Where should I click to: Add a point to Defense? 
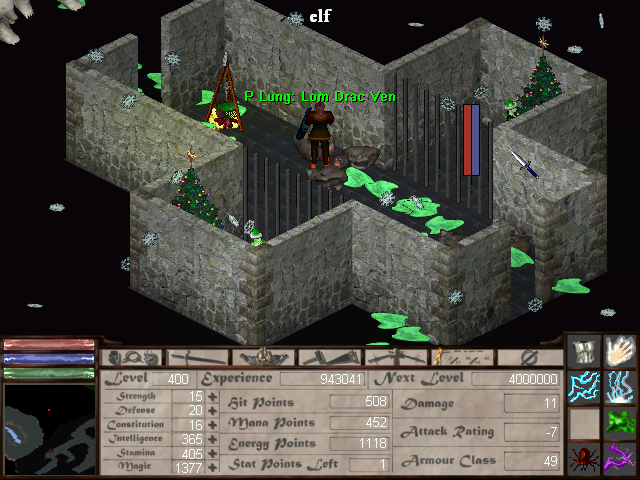pos(212,411)
